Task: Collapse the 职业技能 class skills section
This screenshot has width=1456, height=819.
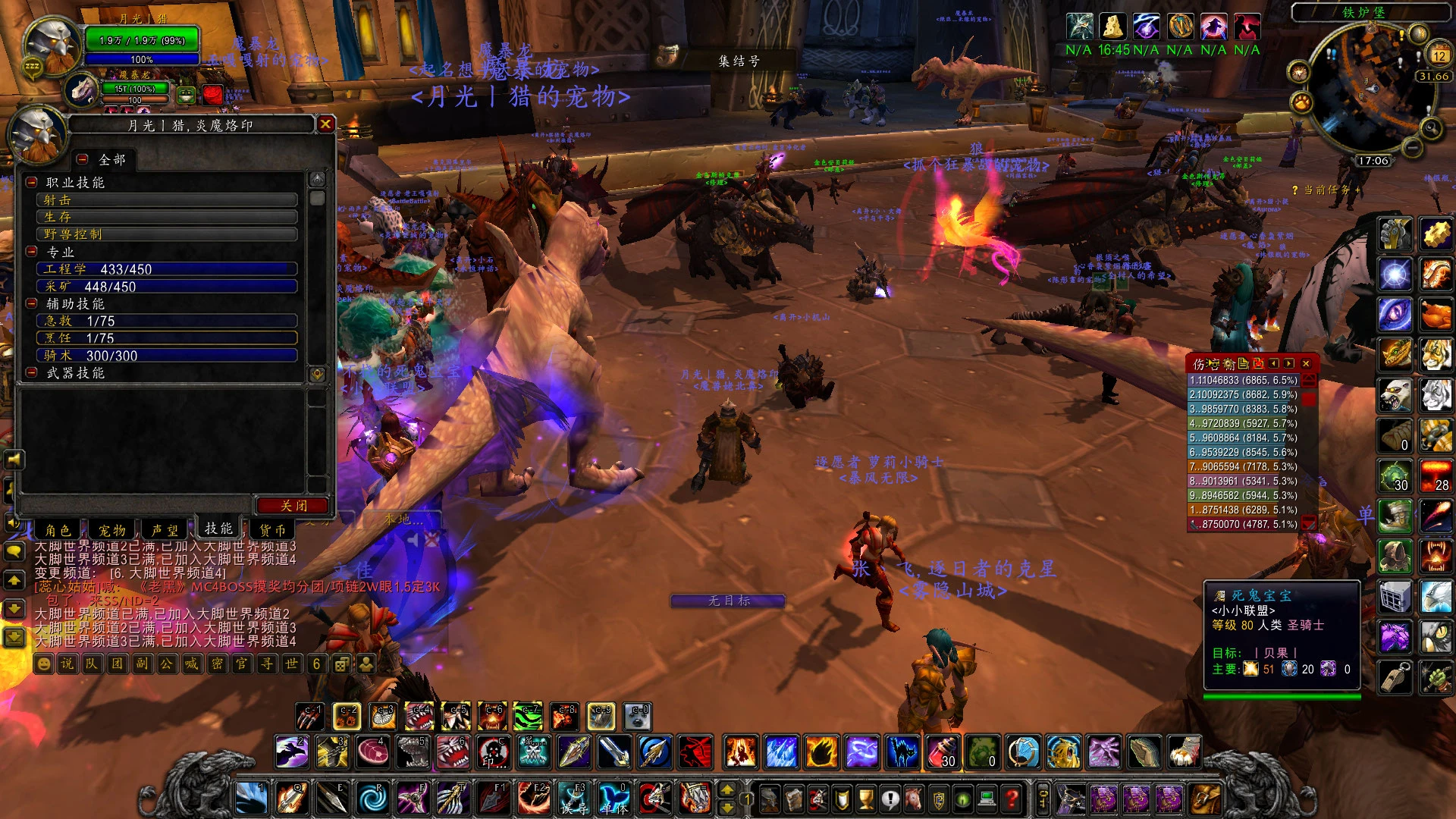Action: pos(32,182)
